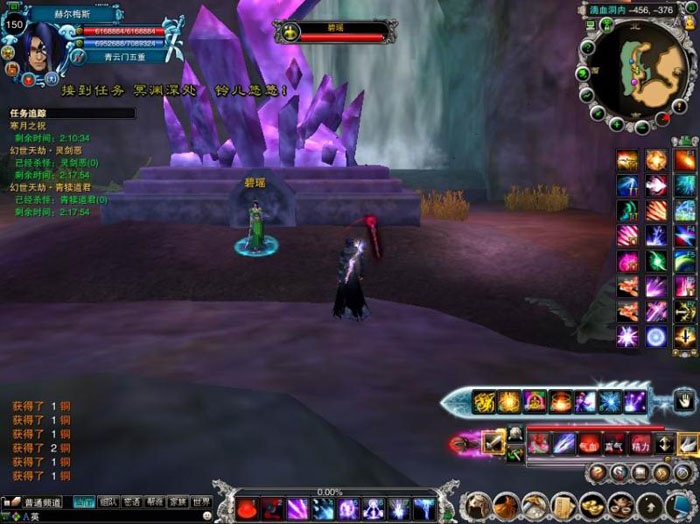Select the player portrait of 赫尔梅斯

pos(38,42)
